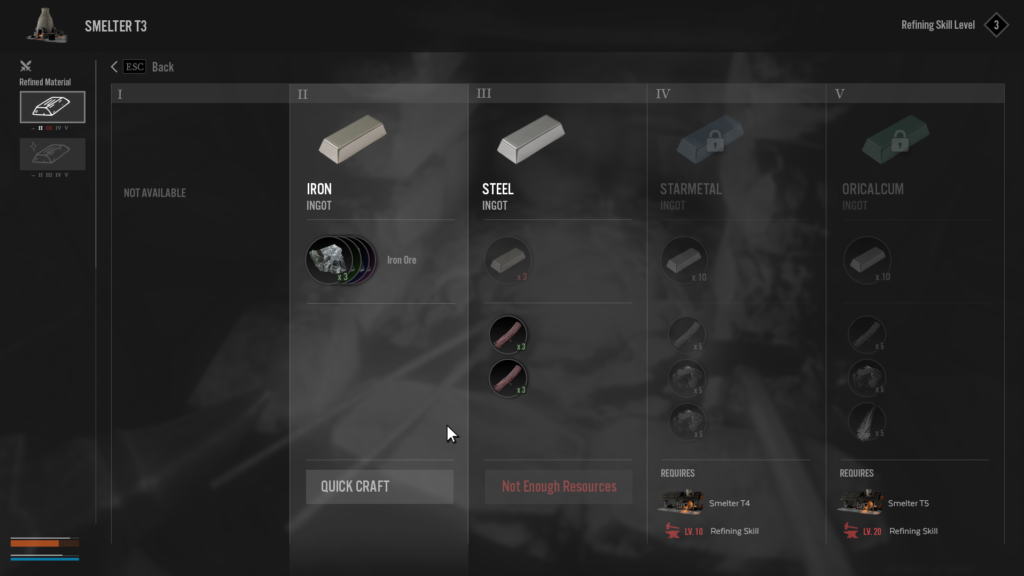Click the Iron Ore ingredient slot
Image resolution: width=1024 pixels, height=576 pixels.
(329, 260)
